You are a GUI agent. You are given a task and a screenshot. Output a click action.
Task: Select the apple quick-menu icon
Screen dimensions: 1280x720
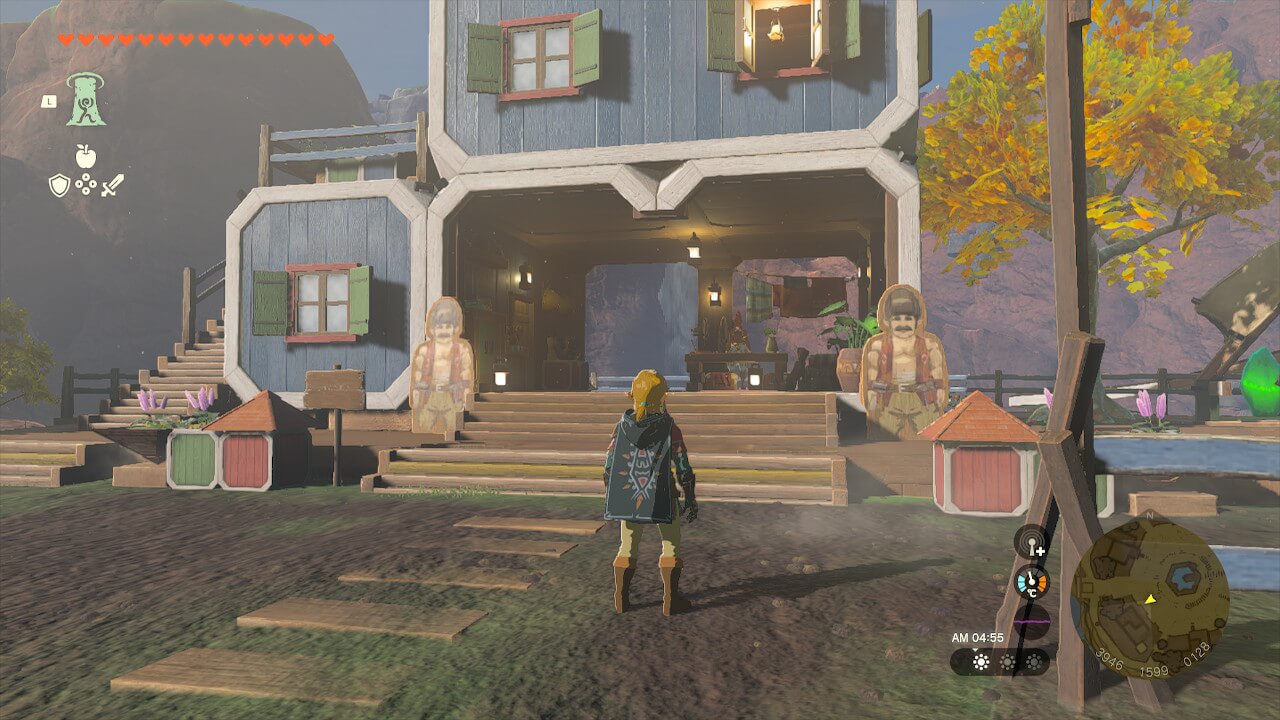coord(85,157)
